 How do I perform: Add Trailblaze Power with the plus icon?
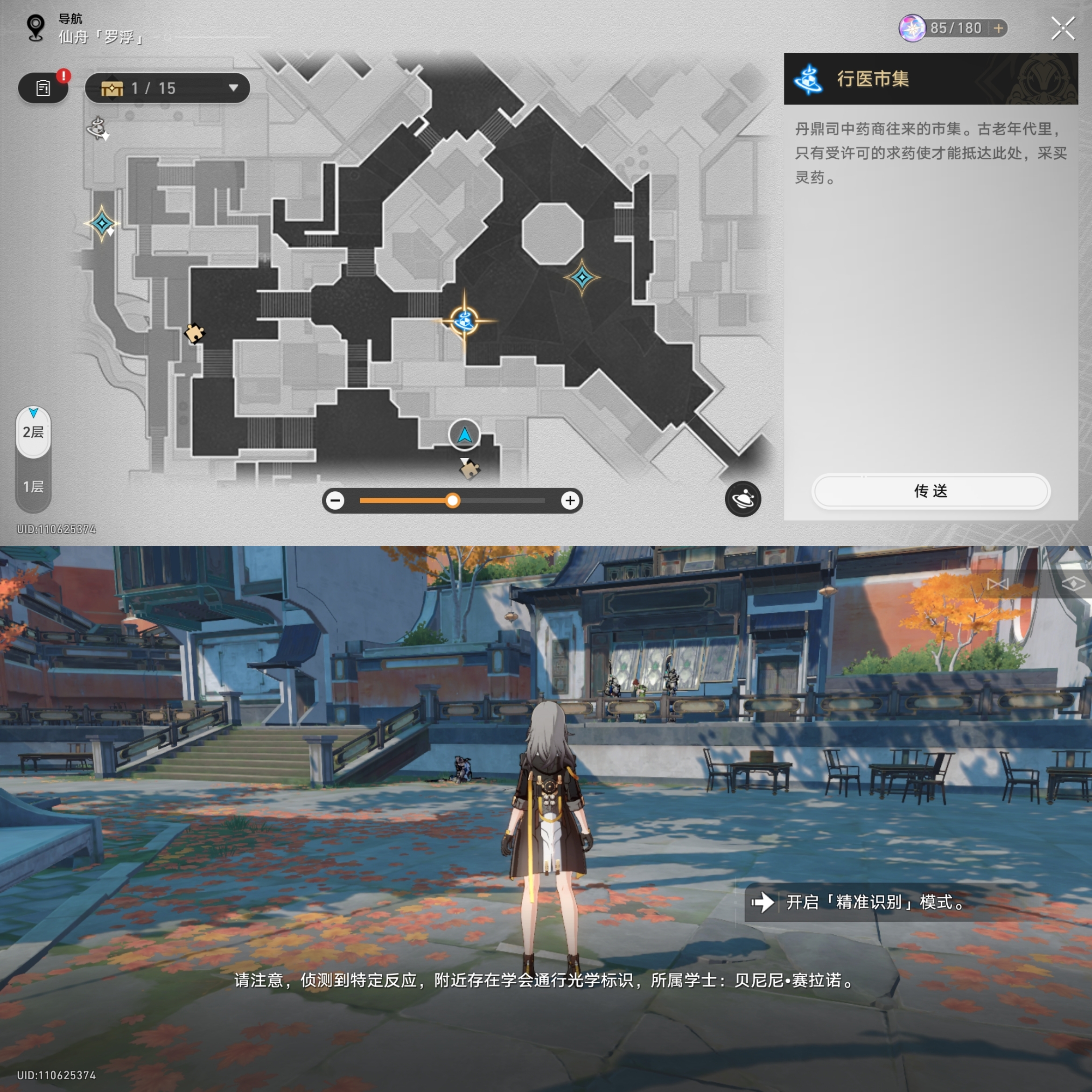(x=998, y=28)
